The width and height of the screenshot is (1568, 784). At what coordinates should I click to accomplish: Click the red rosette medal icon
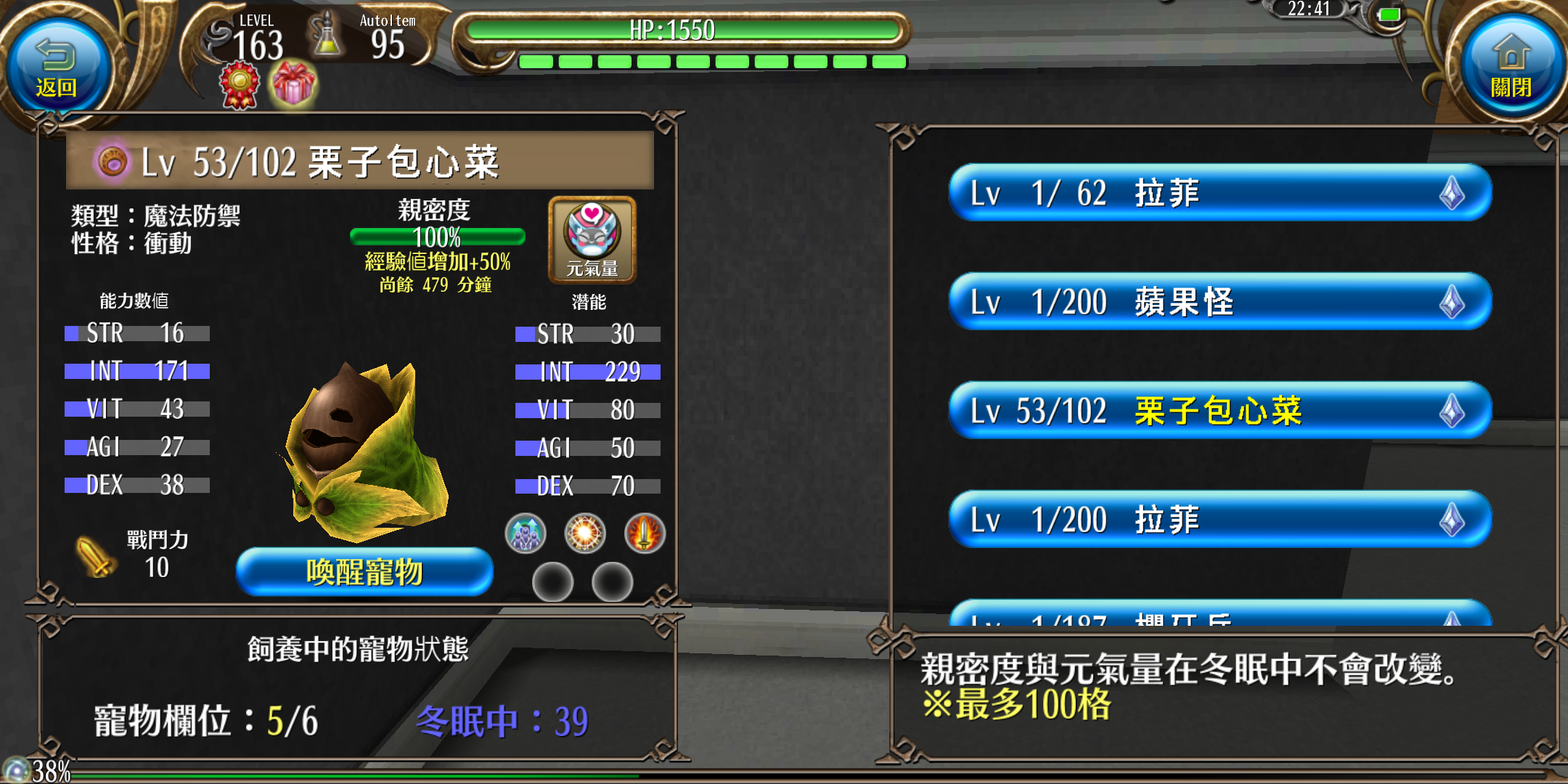pos(240,85)
